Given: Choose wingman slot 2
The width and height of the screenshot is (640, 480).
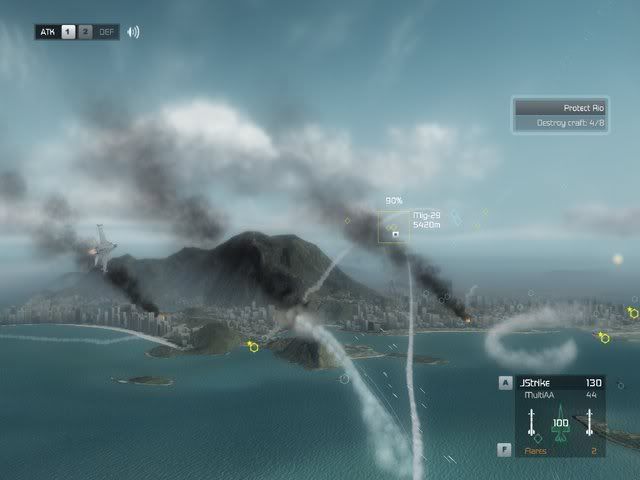Looking at the screenshot, I should (85, 32).
